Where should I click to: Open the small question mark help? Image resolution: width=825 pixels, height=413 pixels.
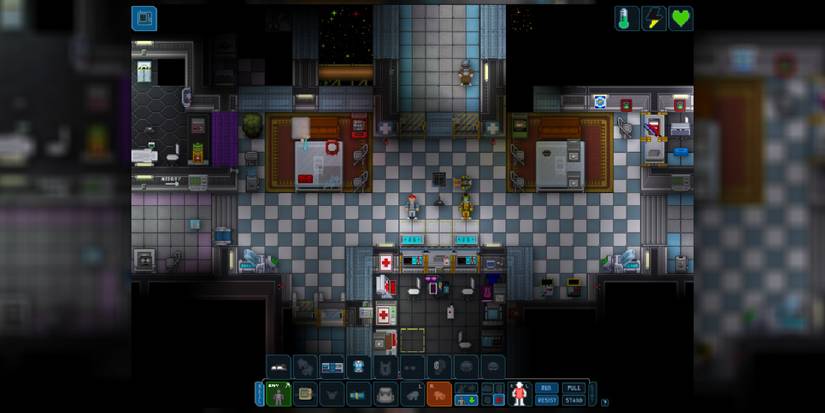click(605, 402)
